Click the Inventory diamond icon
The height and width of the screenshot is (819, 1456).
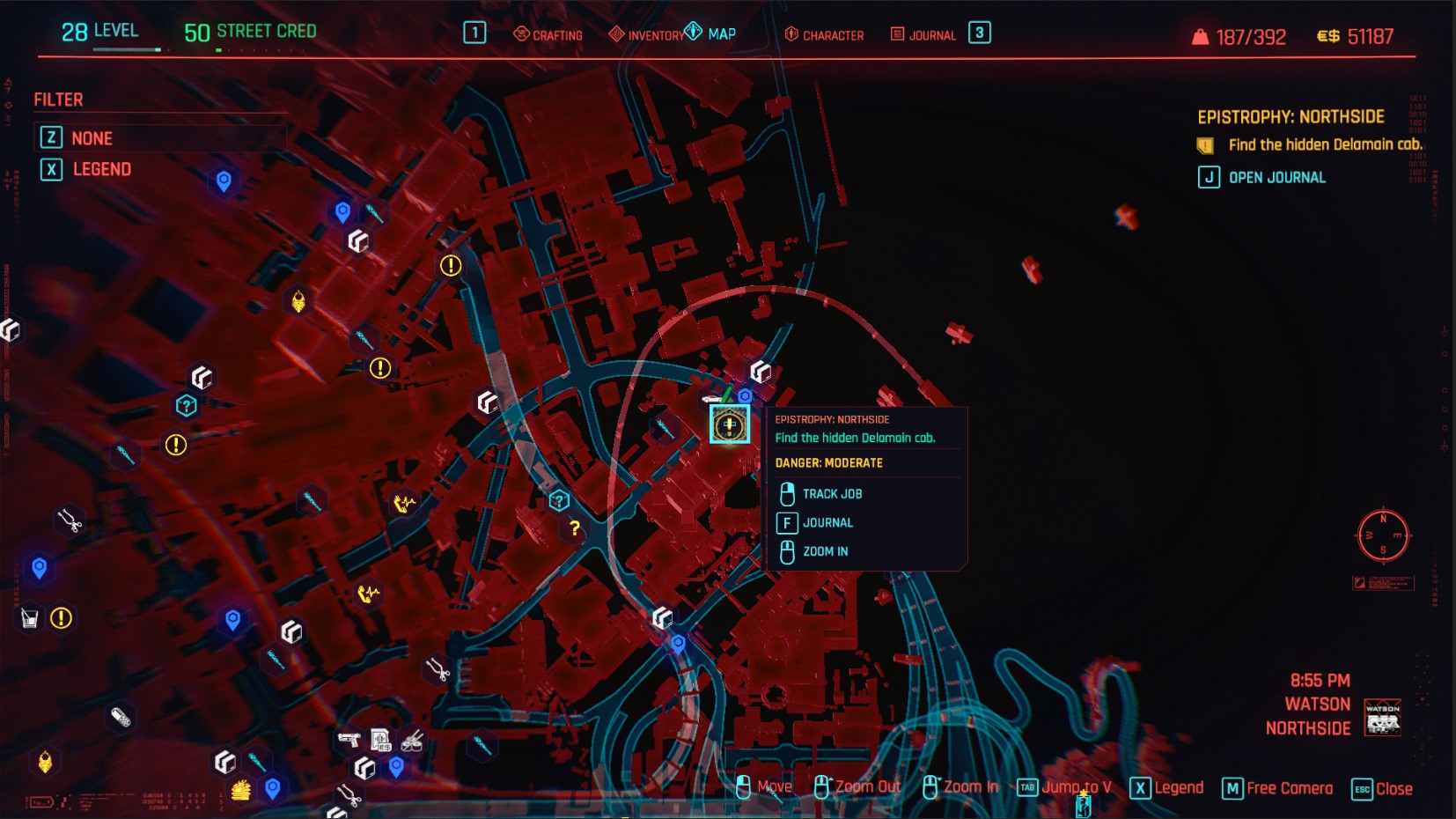tap(616, 33)
